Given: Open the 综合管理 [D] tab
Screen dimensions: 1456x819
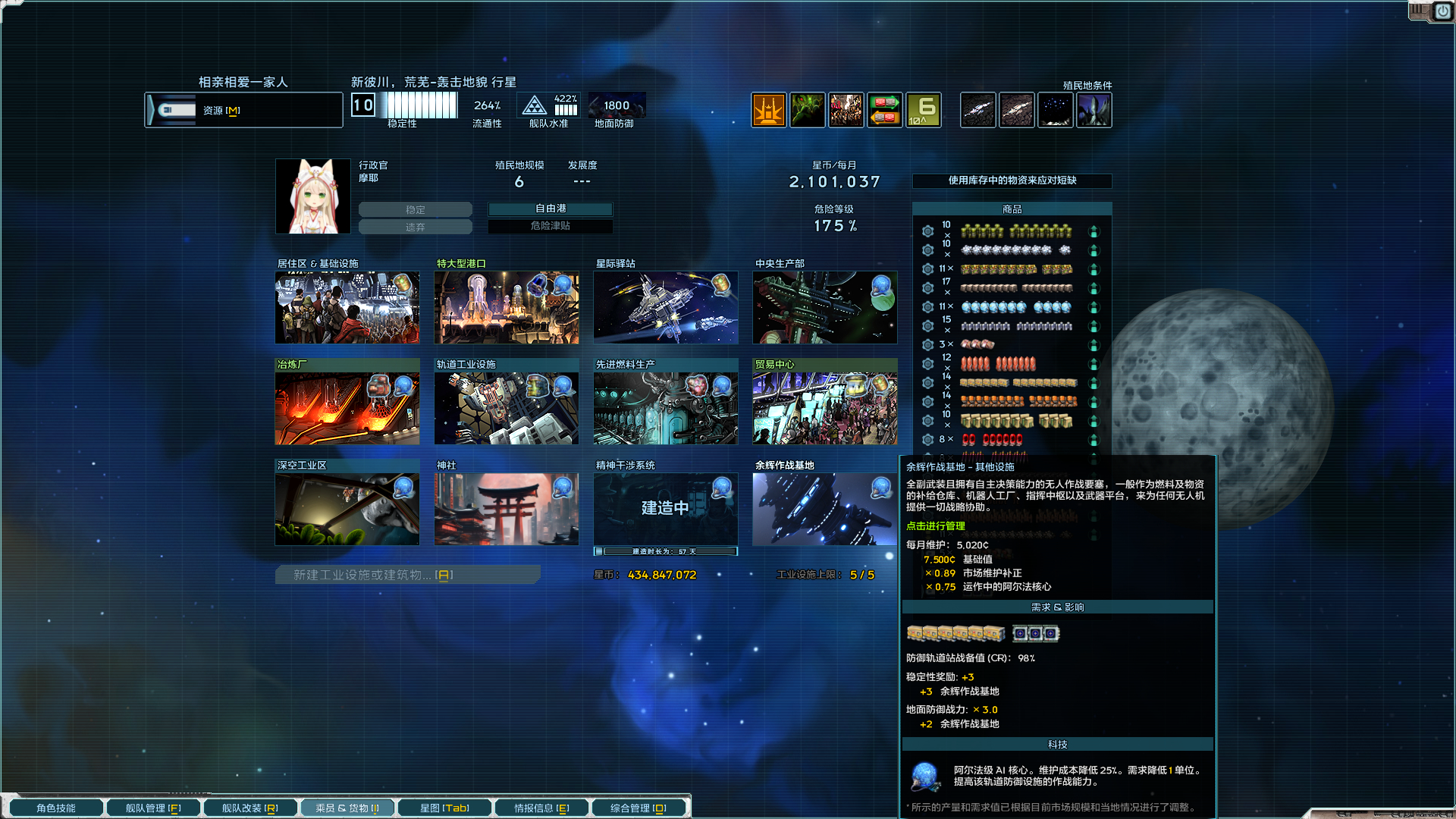Looking at the screenshot, I should [x=639, y=808].
